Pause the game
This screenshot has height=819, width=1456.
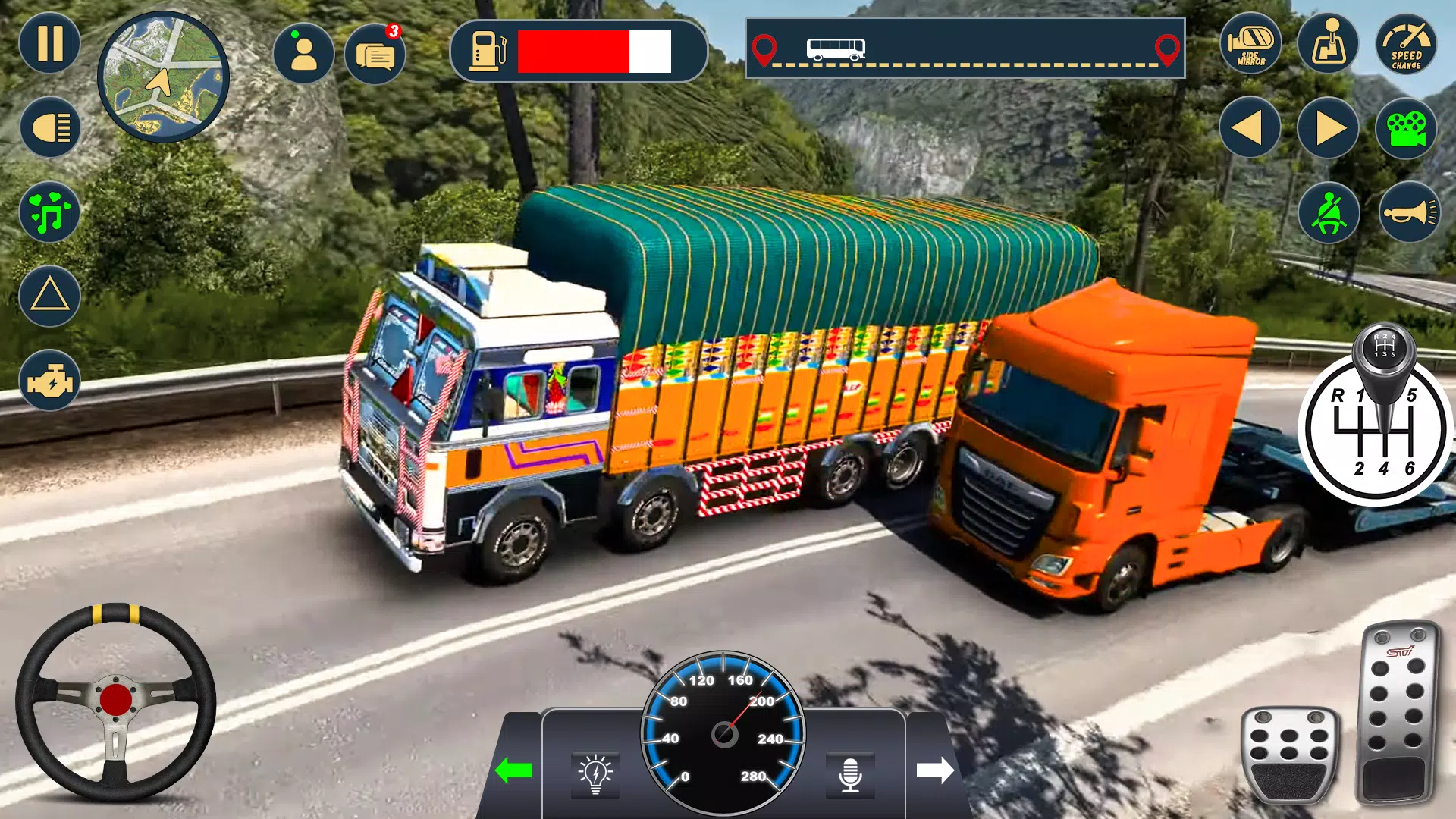[x=49, y=43]
